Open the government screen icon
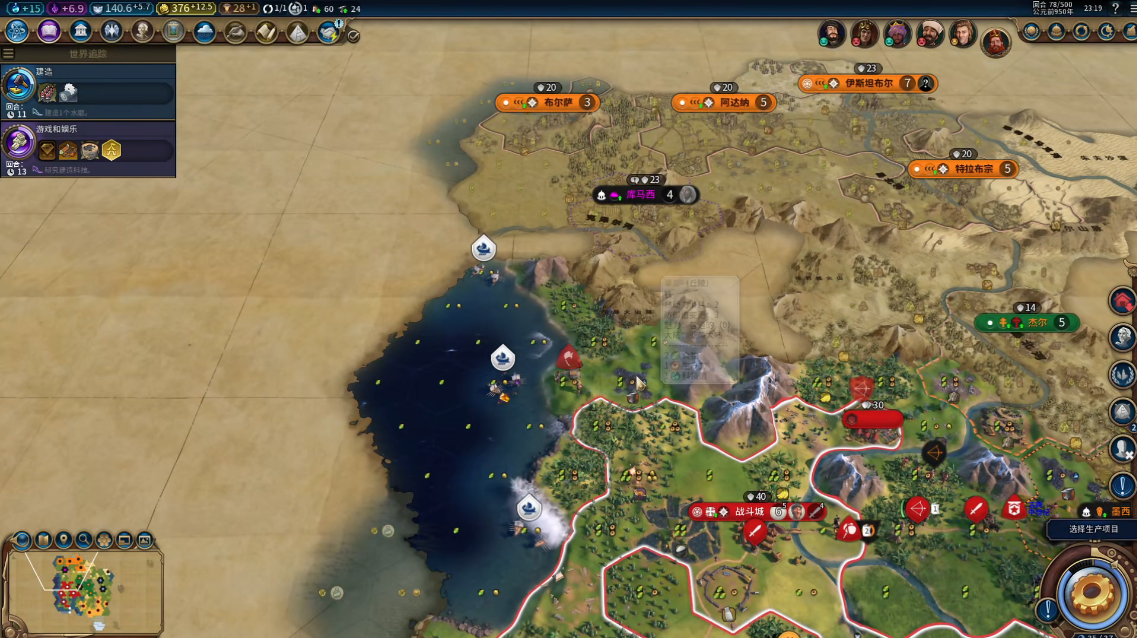This screenshot has width=1137, height=638. [x=80, y=31]
